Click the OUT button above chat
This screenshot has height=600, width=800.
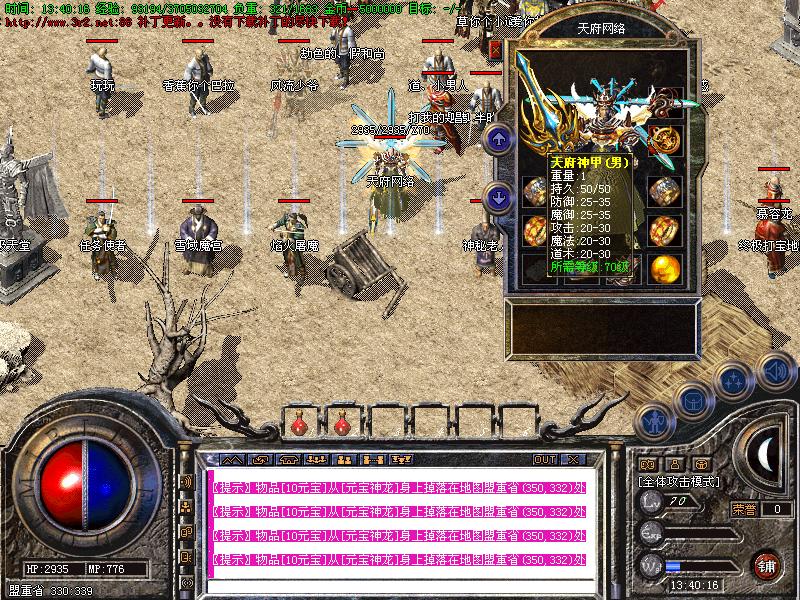click(544, 460)
